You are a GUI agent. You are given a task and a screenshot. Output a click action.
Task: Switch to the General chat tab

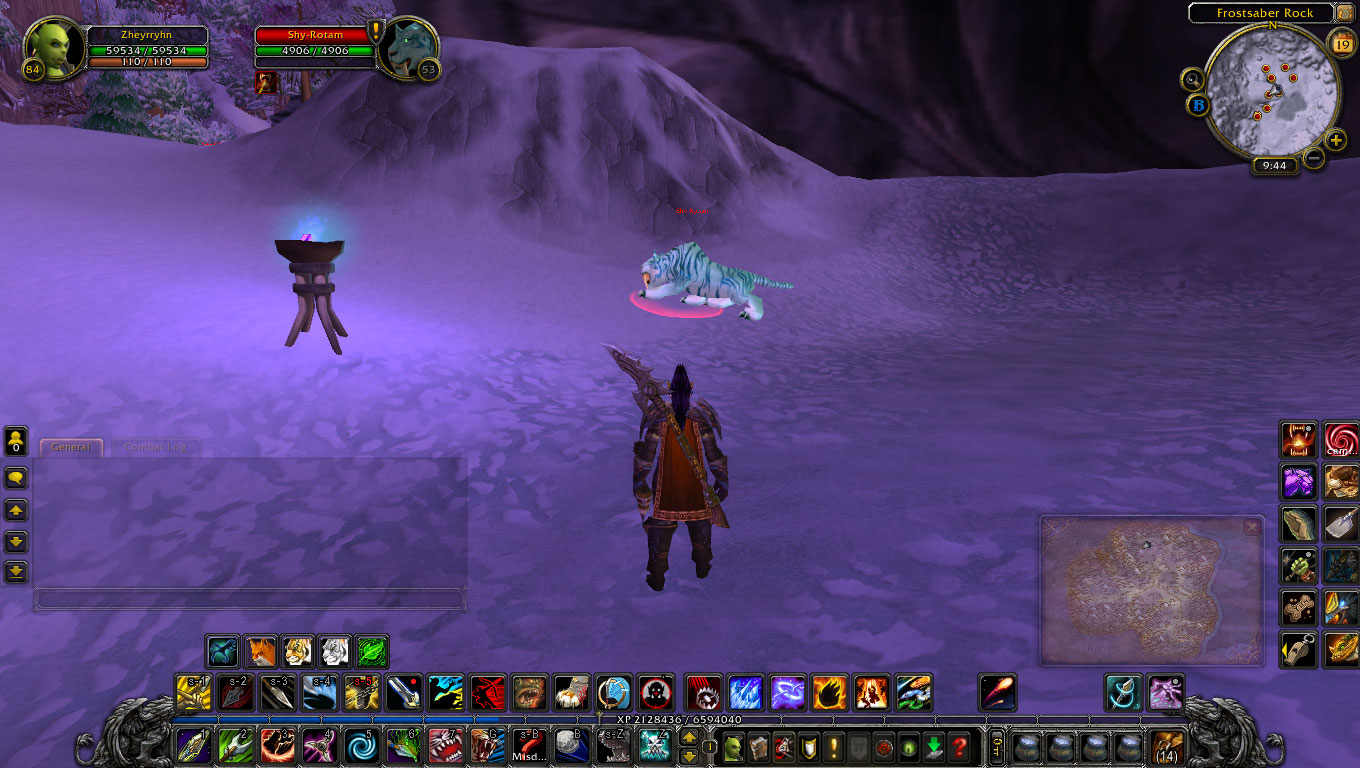coord(70,447)
